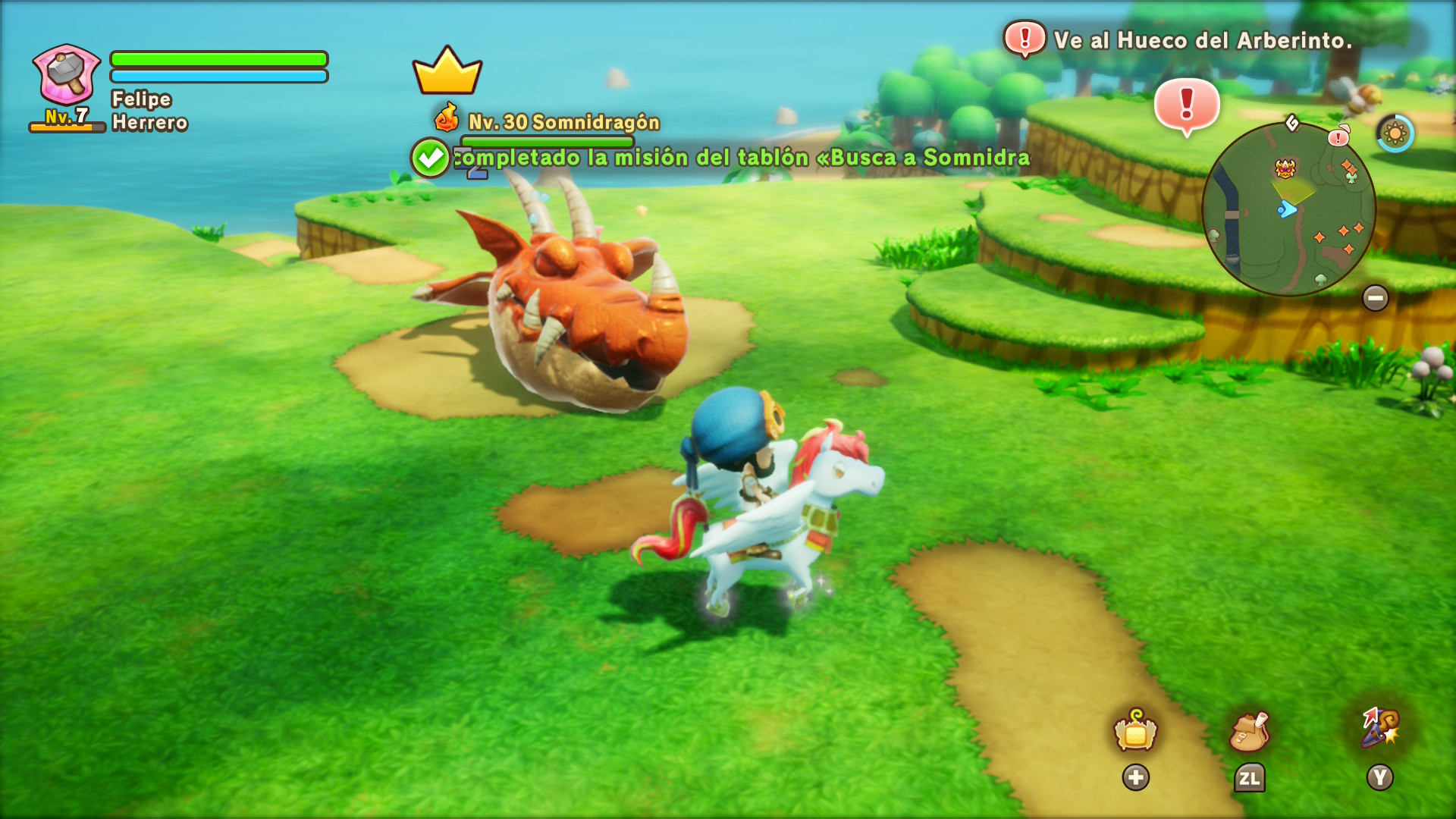Select the green checkmark mission-complete notification
The image size is (1456, 819).
pos(431,158)
